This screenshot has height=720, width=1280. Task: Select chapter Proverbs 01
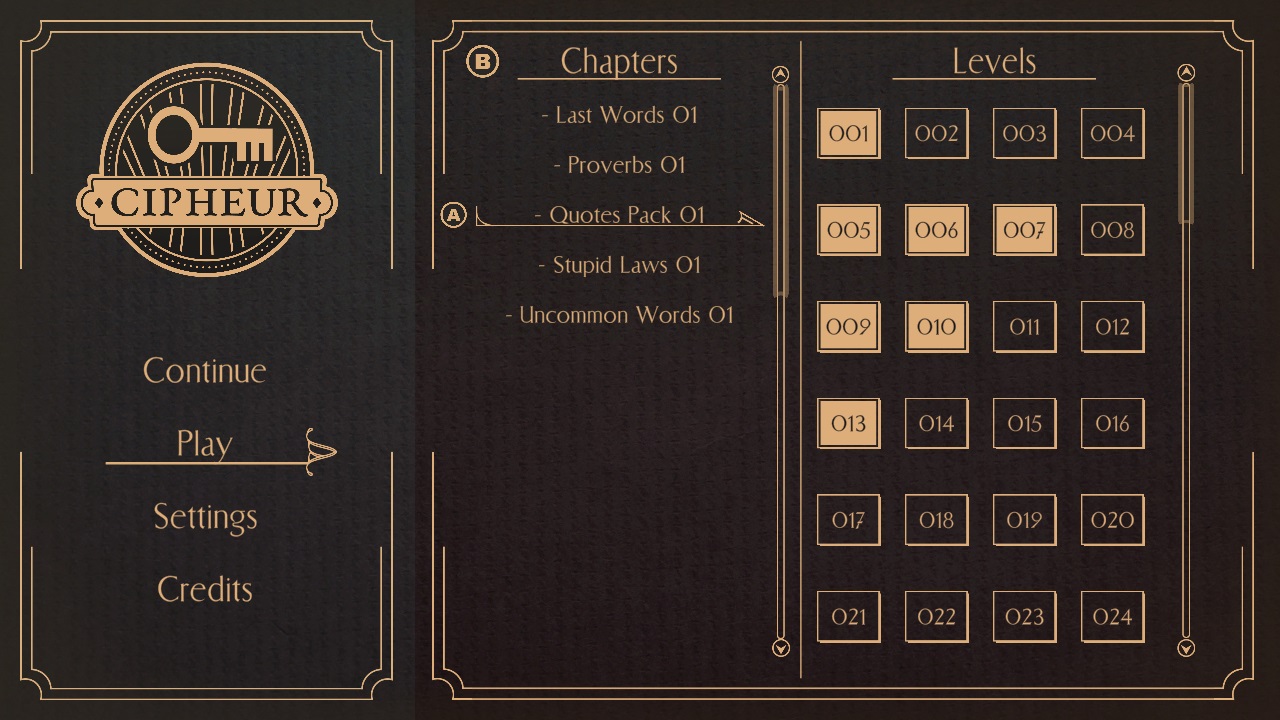[622, 165]
